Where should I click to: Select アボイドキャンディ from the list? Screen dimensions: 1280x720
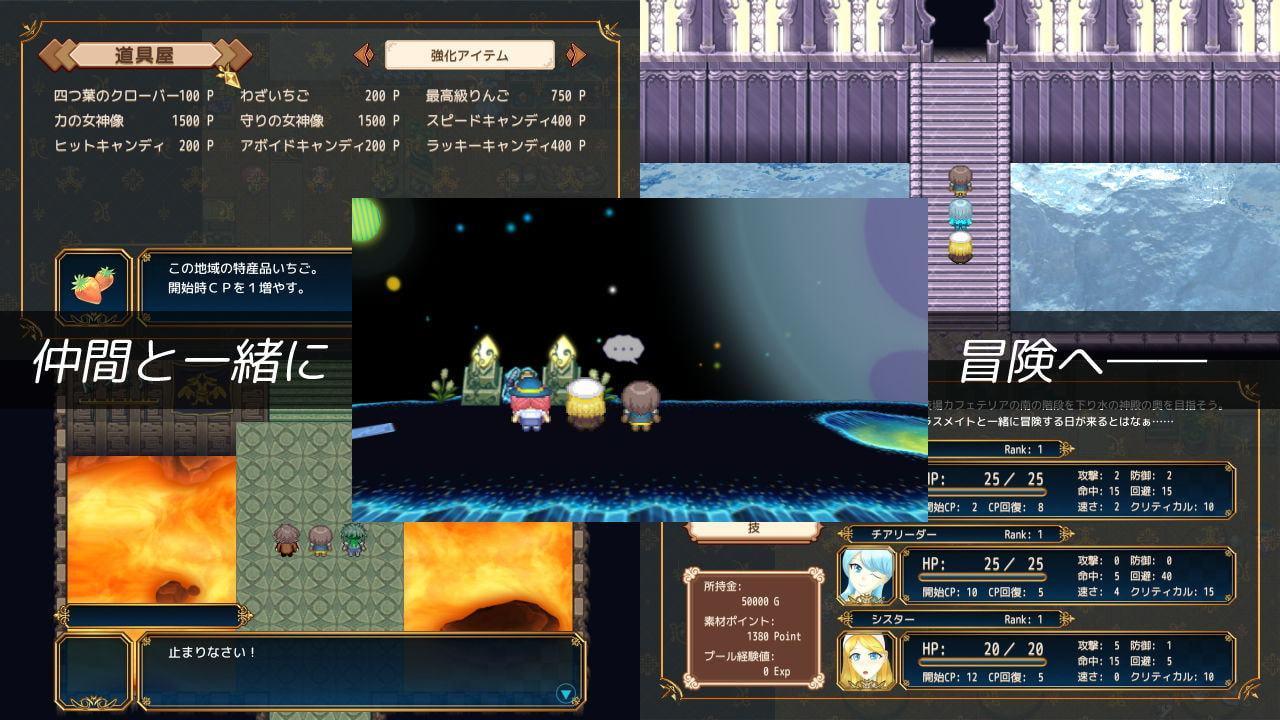point(319,146)
